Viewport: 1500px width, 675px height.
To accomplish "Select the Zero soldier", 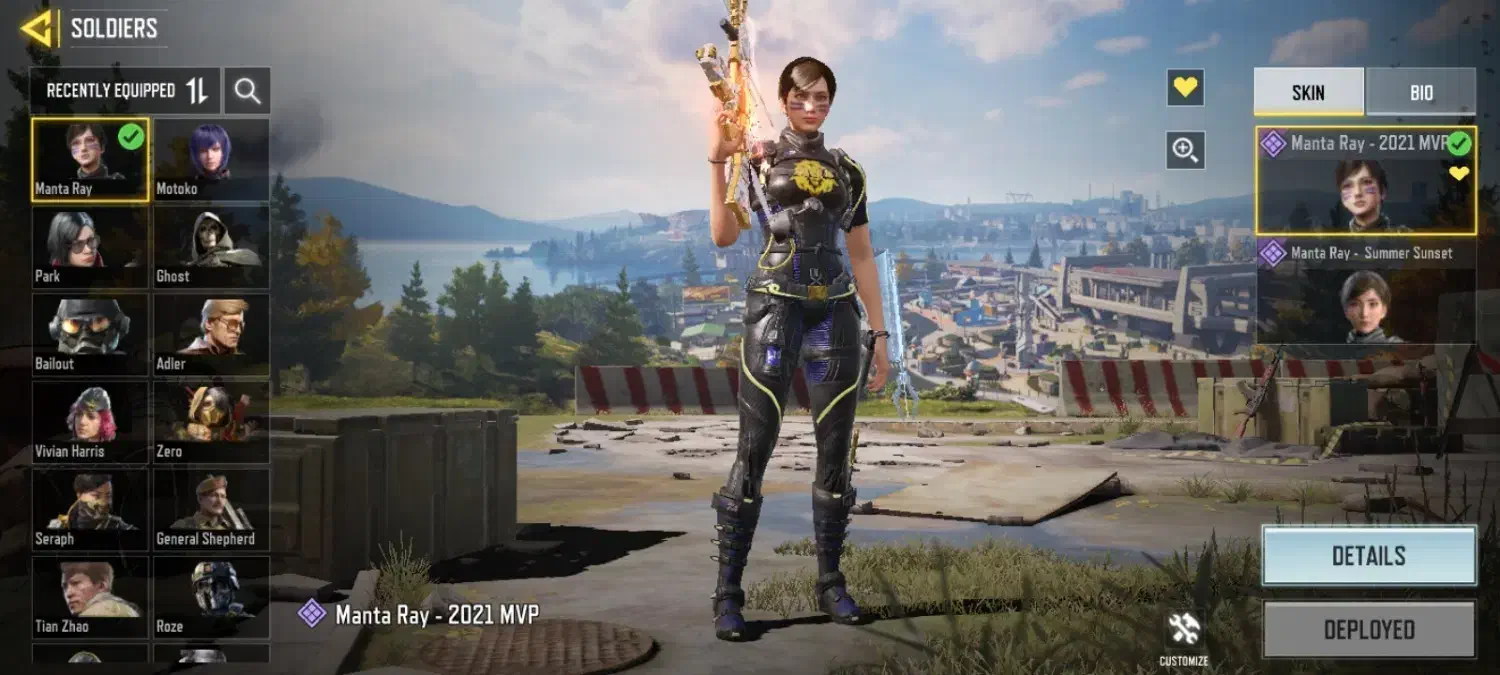I will [211, 422].
